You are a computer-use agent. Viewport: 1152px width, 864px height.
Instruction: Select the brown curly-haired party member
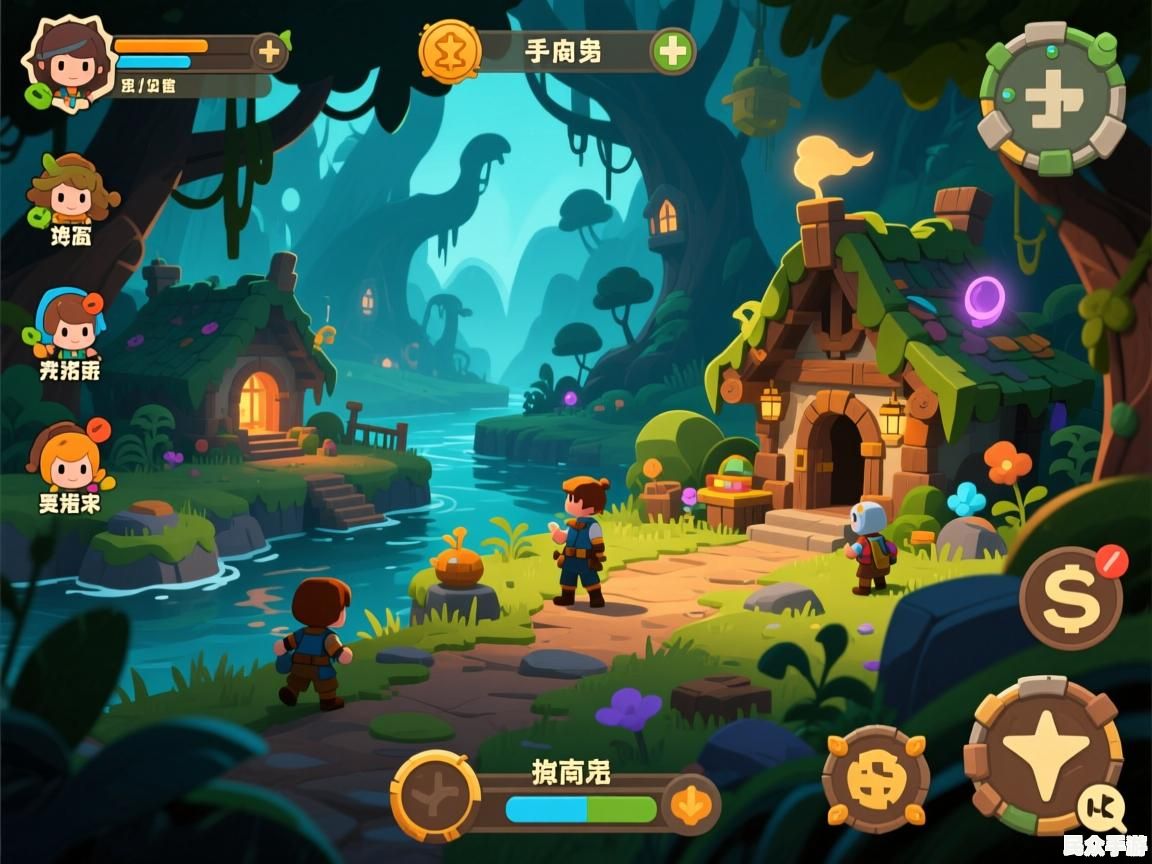tap(70, 191)
